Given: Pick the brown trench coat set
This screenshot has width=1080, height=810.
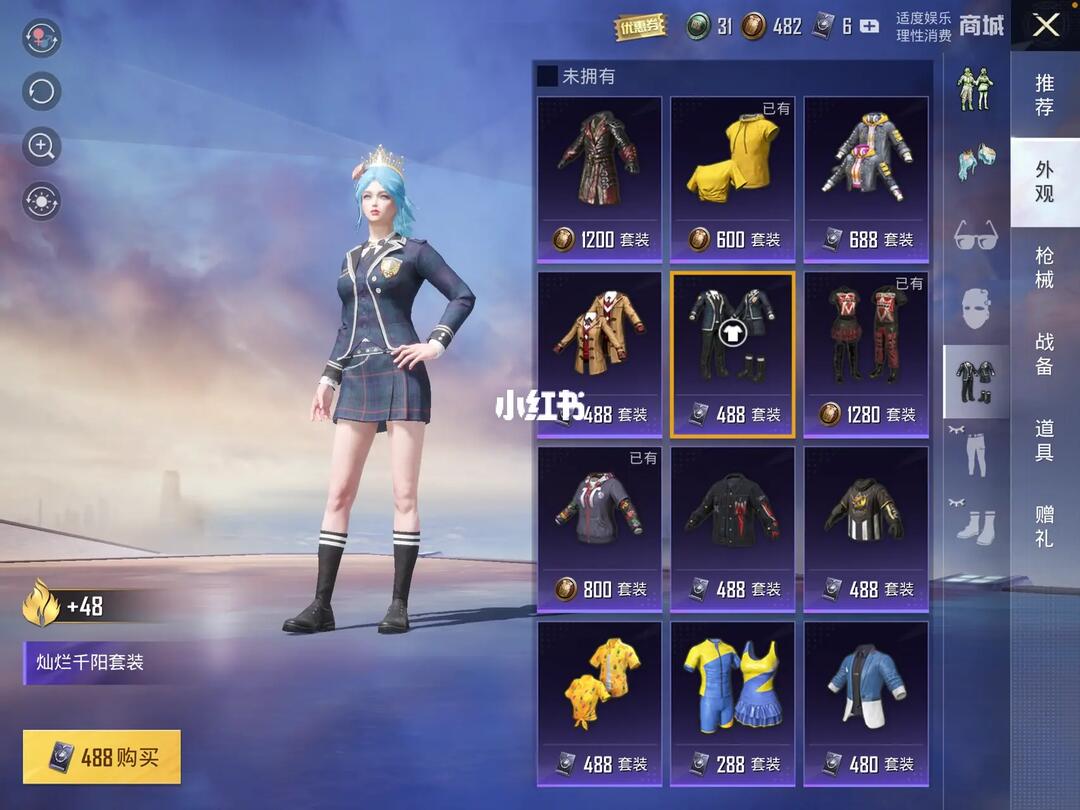Looking at the screenshot, I should 600,354.
